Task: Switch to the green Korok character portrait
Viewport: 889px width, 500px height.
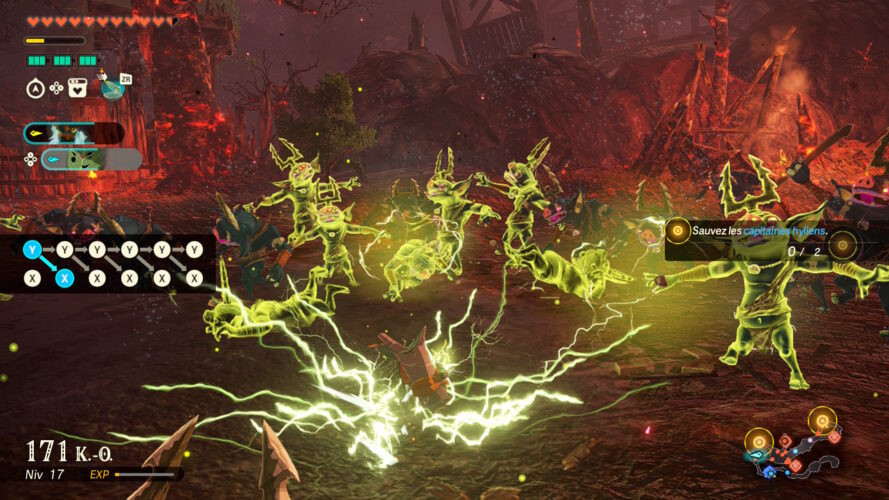Action: click(84, 159)
